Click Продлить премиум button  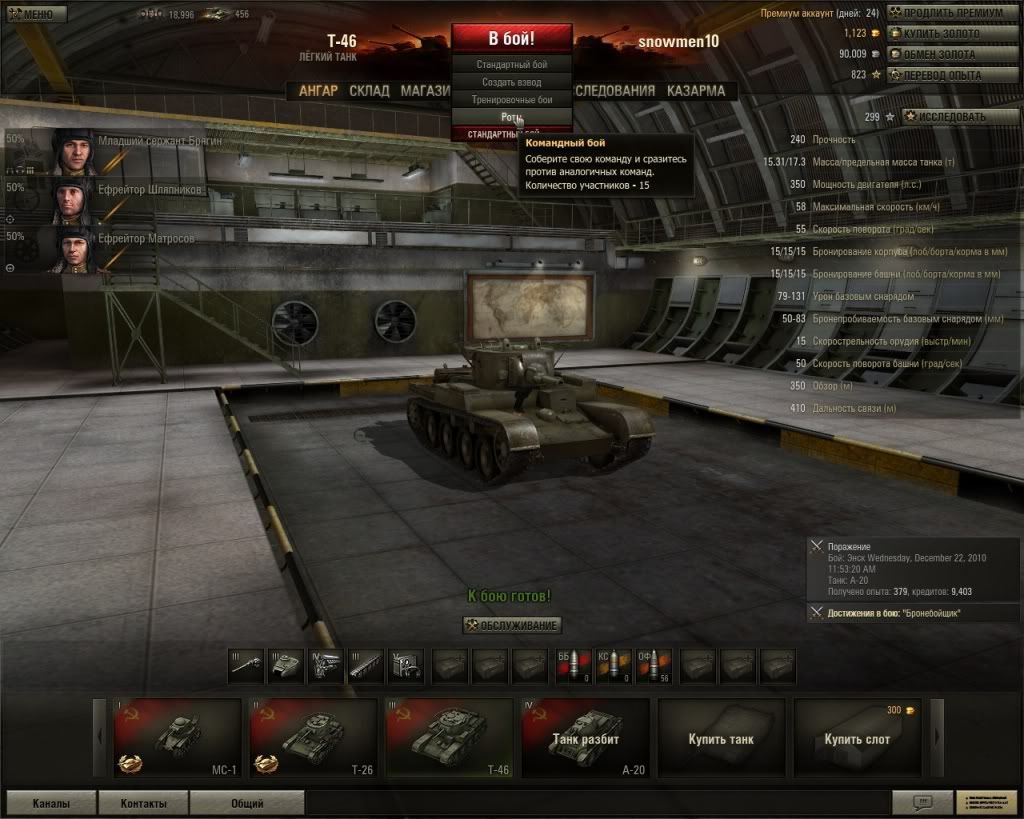coord(953,13)
